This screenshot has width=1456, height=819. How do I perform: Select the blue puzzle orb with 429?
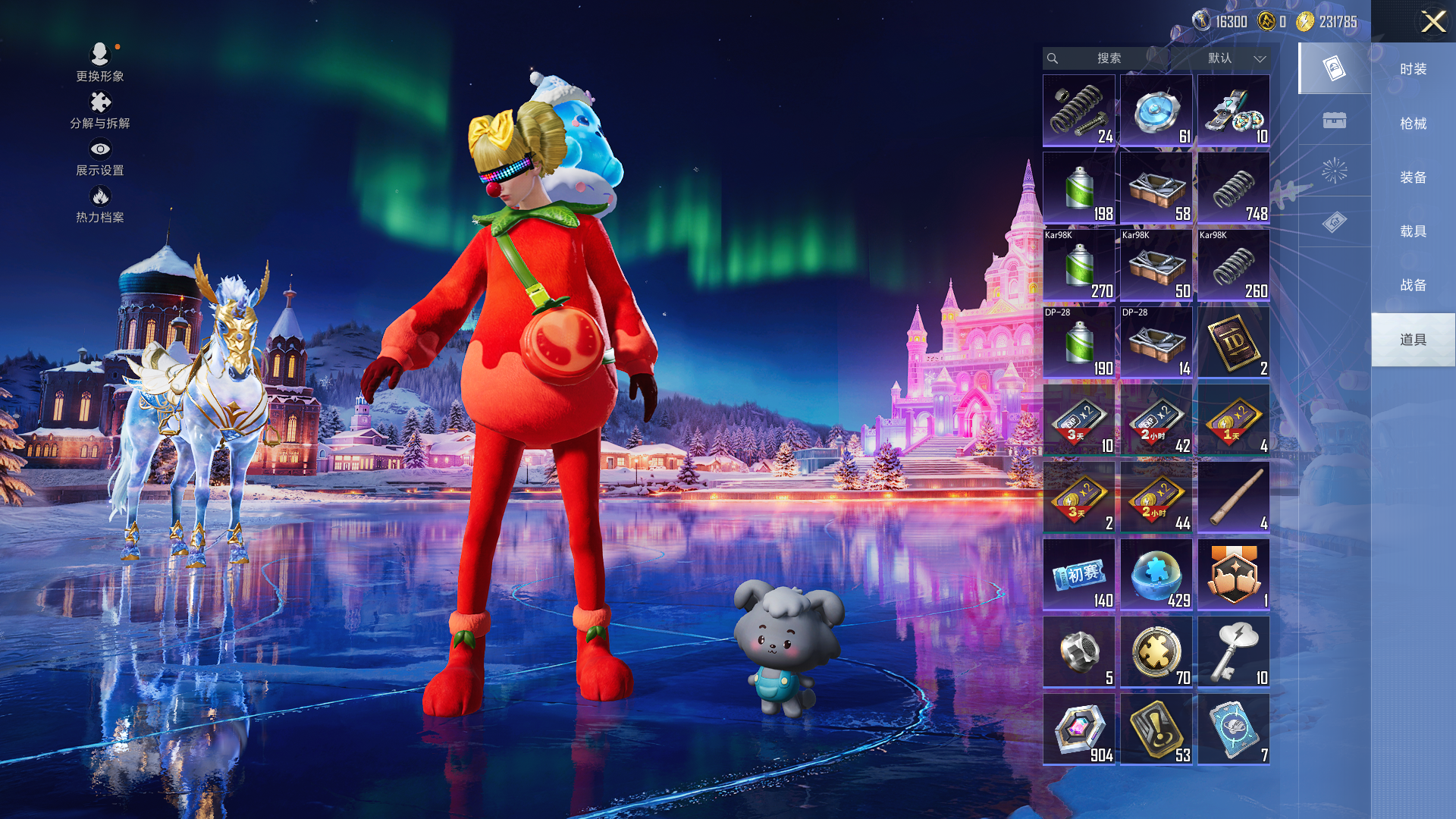click(x=1156, y=574)
